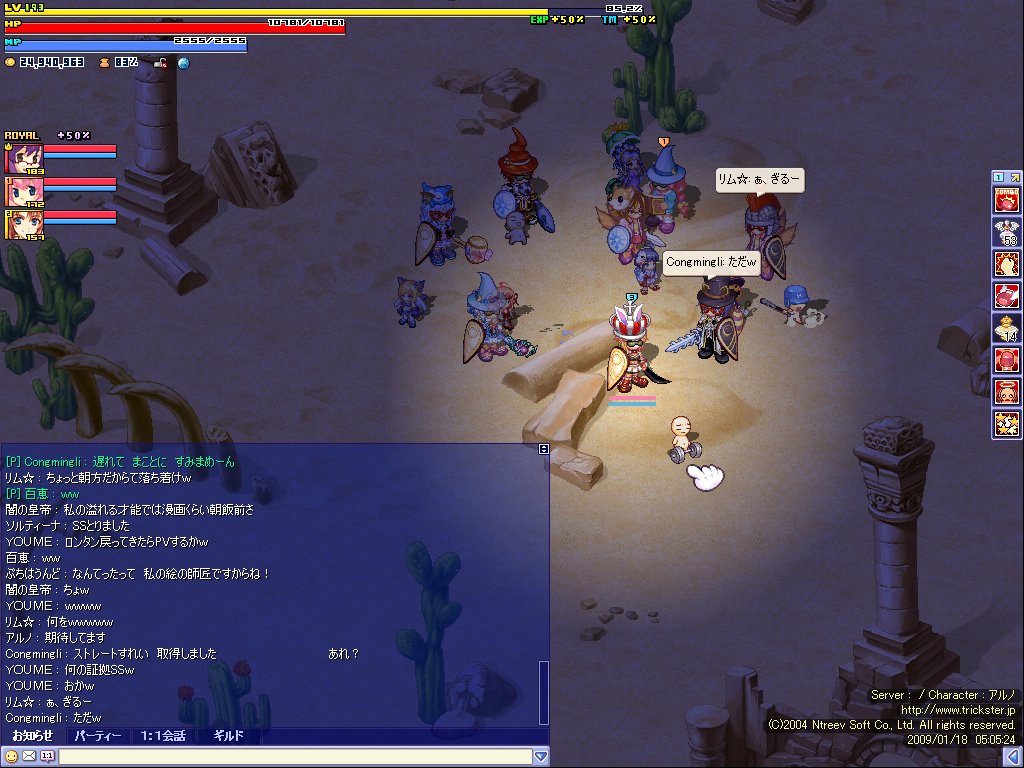The image size is (1024, 768).
Task: Click the chat text input field
Action: coord(295,757)
